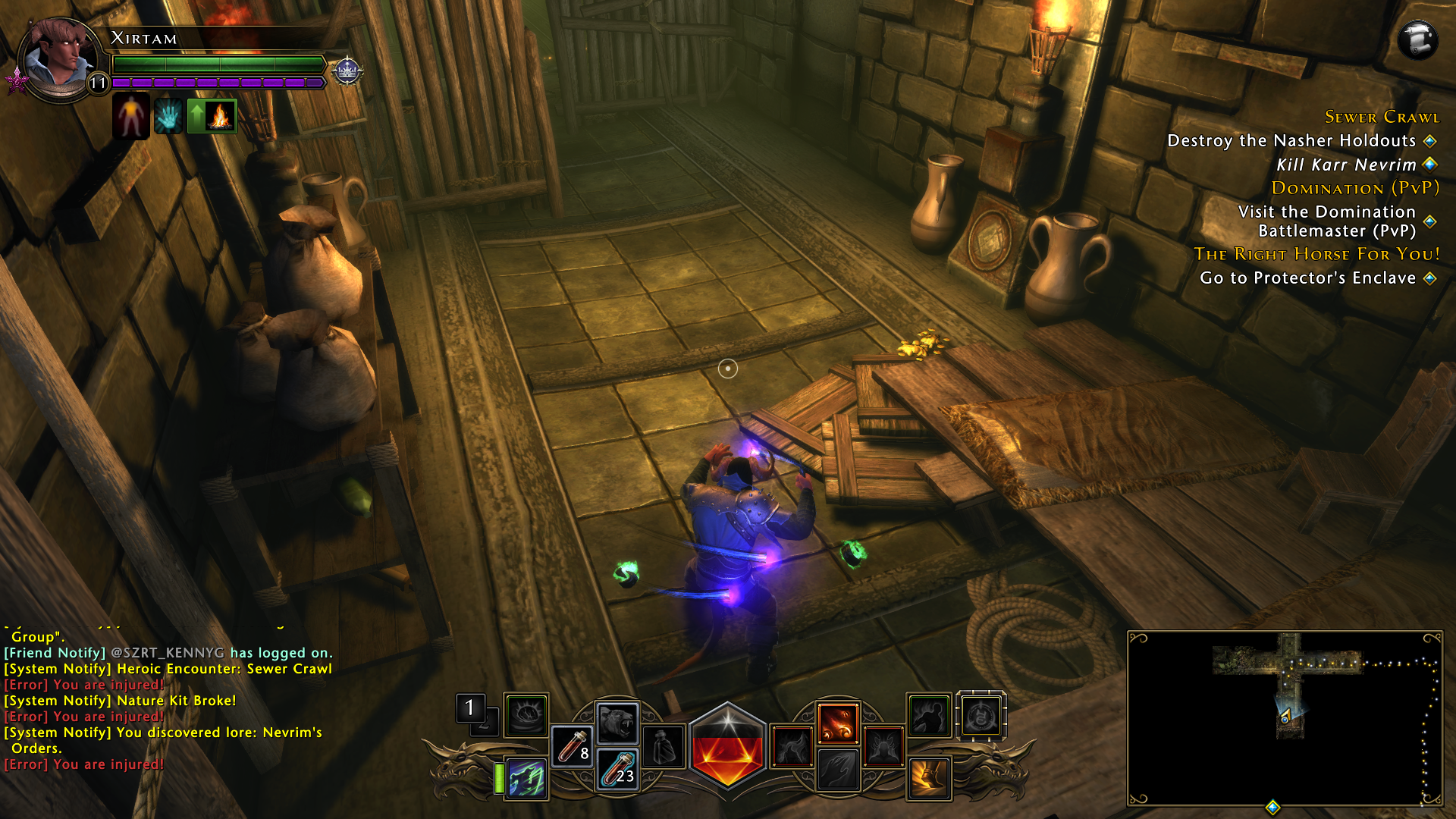Select the Sewer Crawl quest title

[x=1382, y=117]
